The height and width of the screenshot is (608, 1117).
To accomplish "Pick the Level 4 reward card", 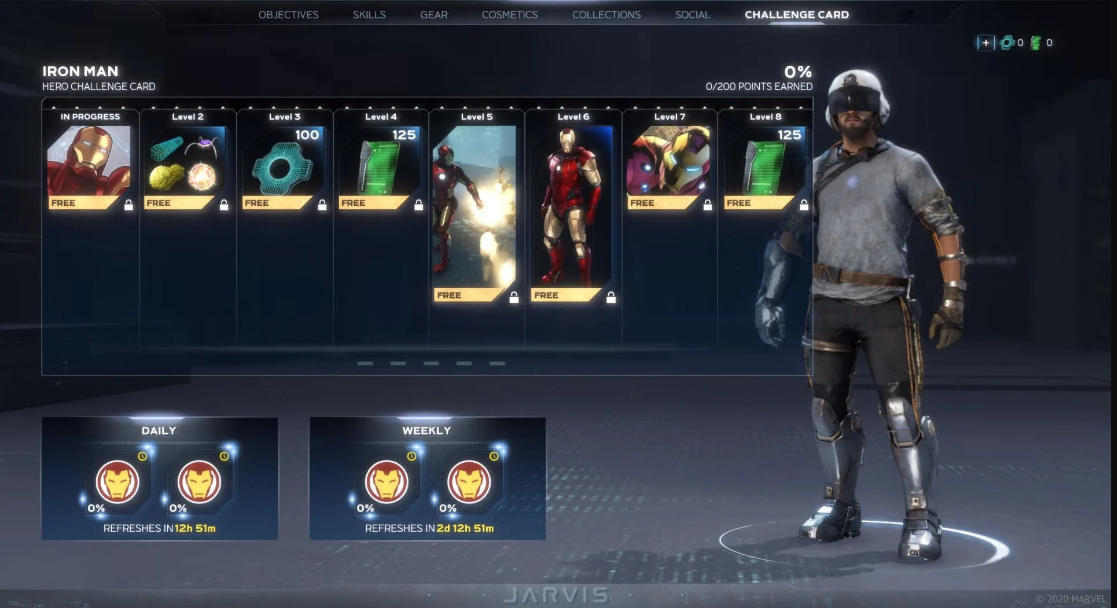I will coord(380,161).
